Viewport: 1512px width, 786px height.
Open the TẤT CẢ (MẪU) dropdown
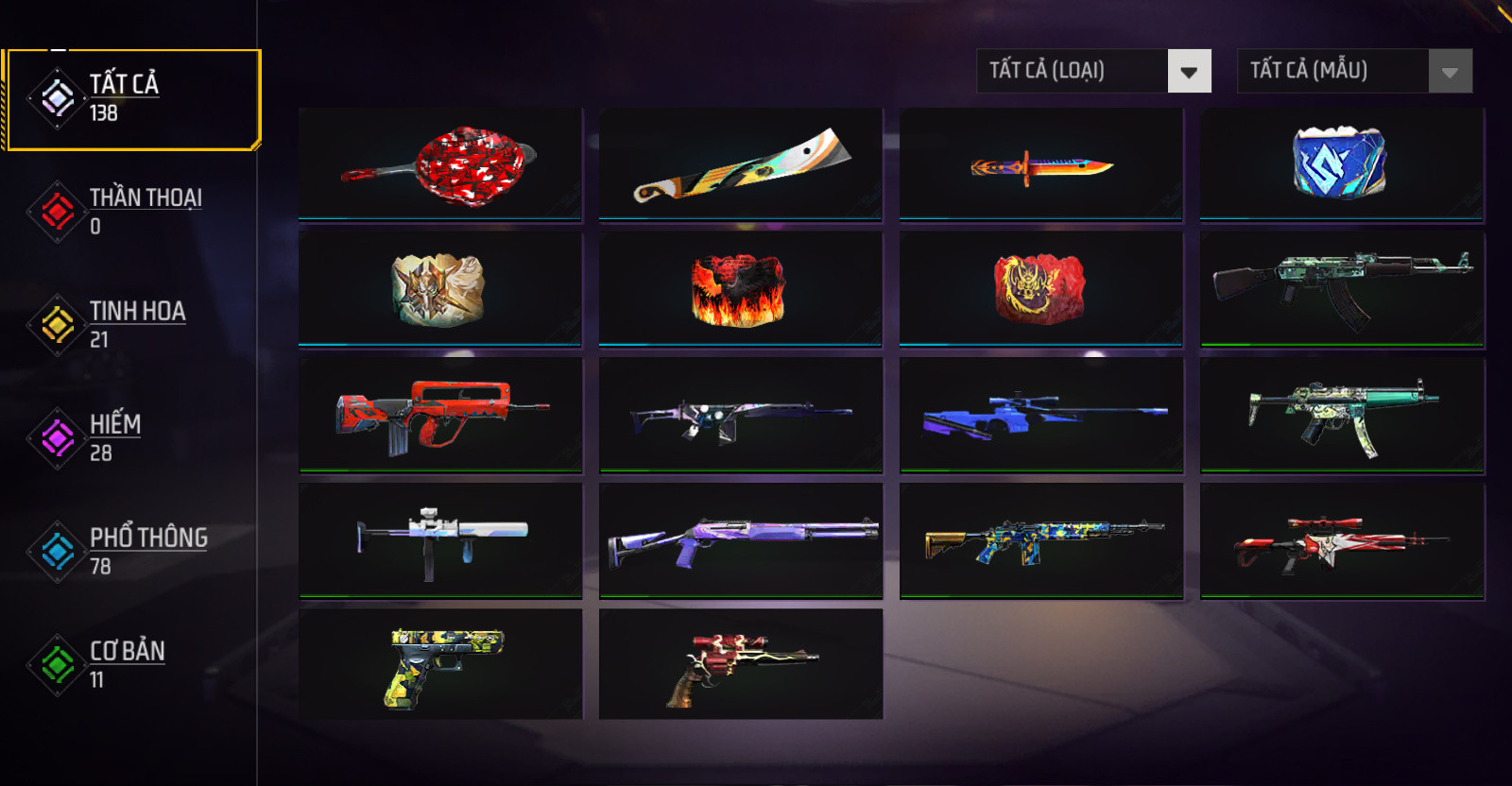coord(1354,71)
